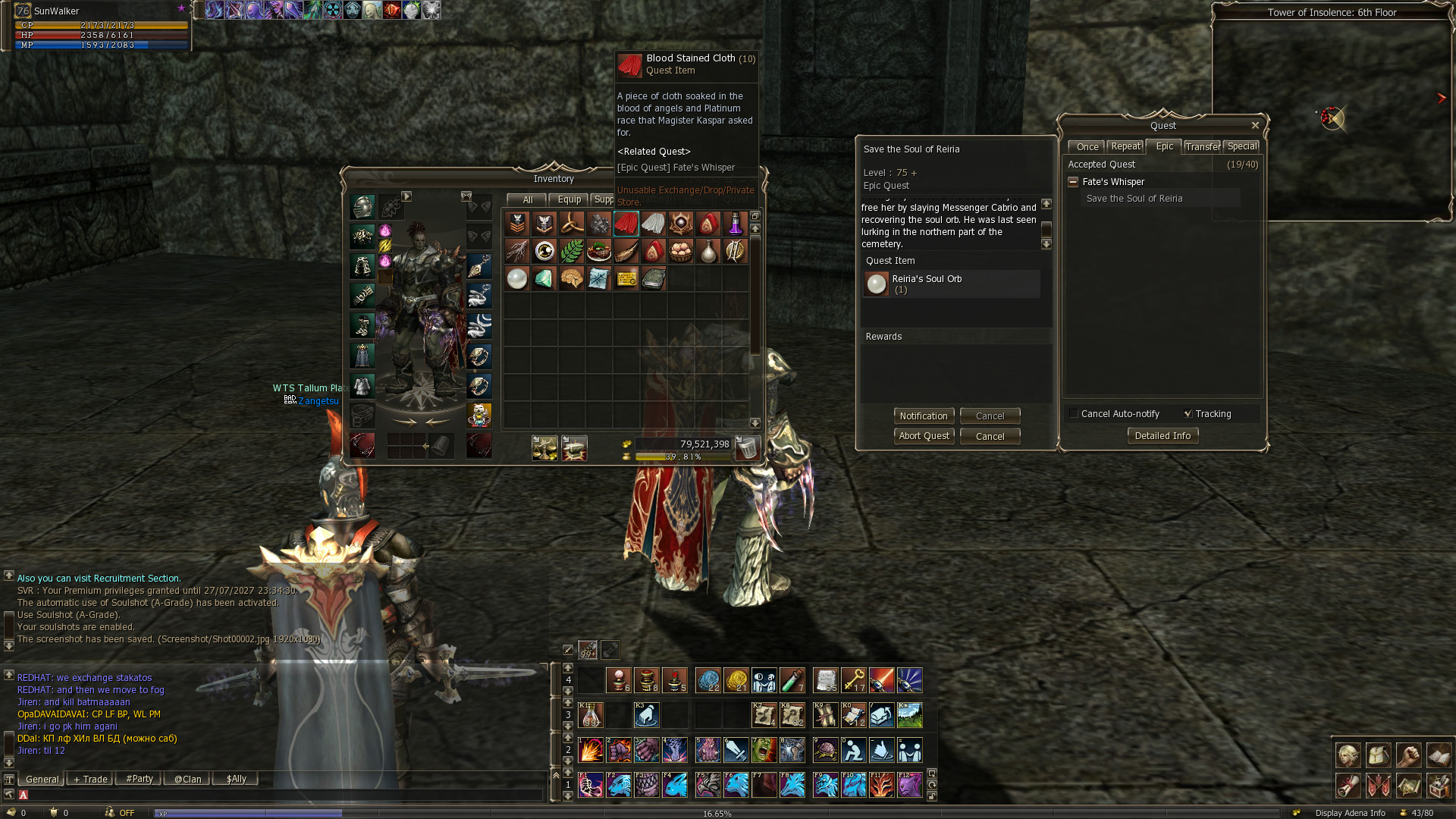Close the Quest window
This screenshot has width=1456, height=819.
pyautogui.click(x=1255, y=126)
